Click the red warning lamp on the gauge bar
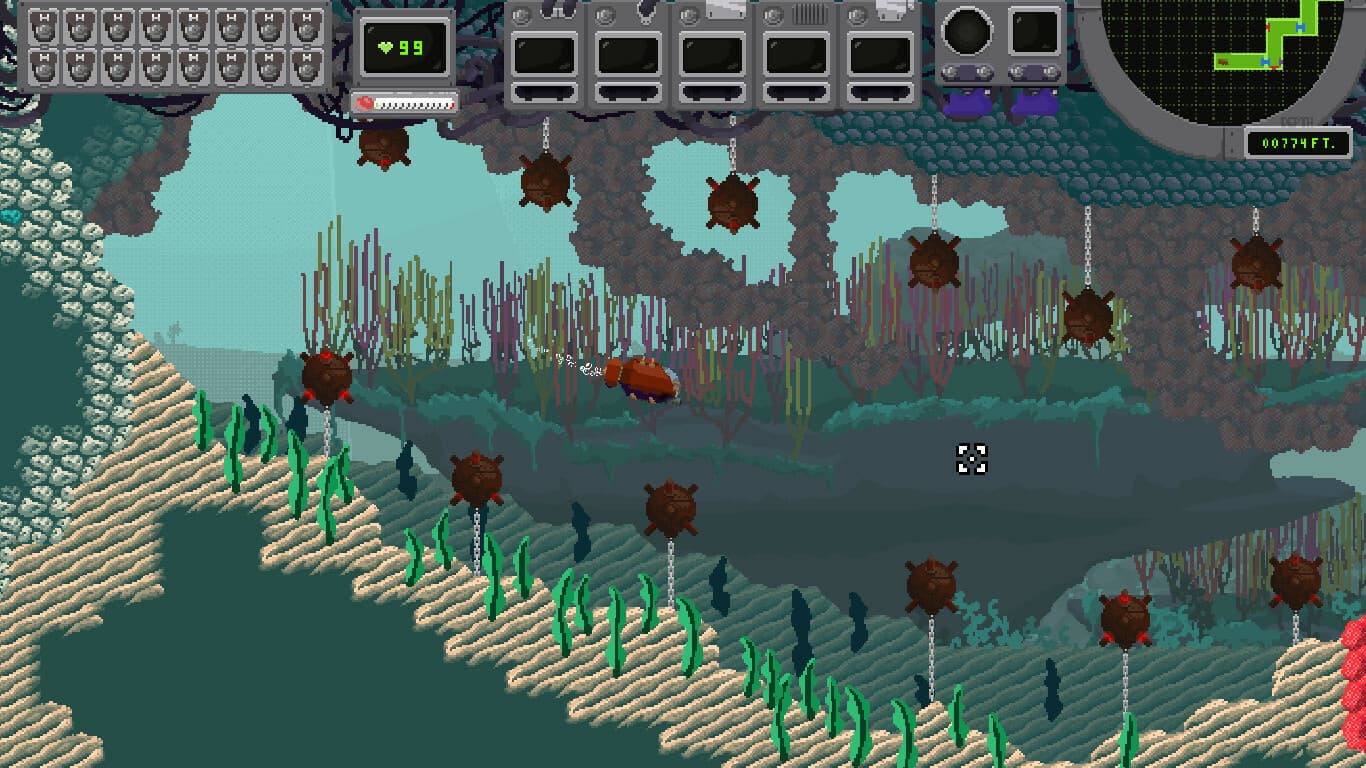 (363, 101)
